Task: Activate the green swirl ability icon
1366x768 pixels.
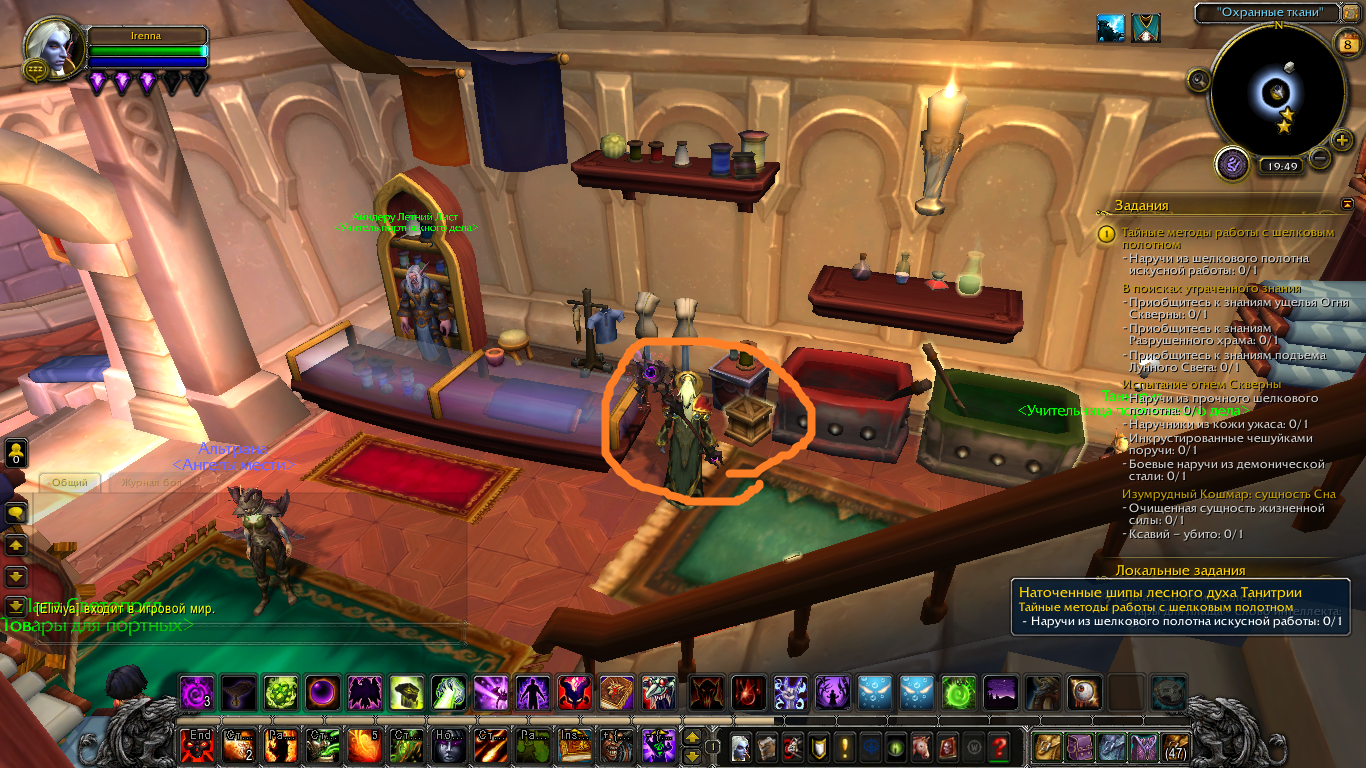Action: tap(959, 692)
